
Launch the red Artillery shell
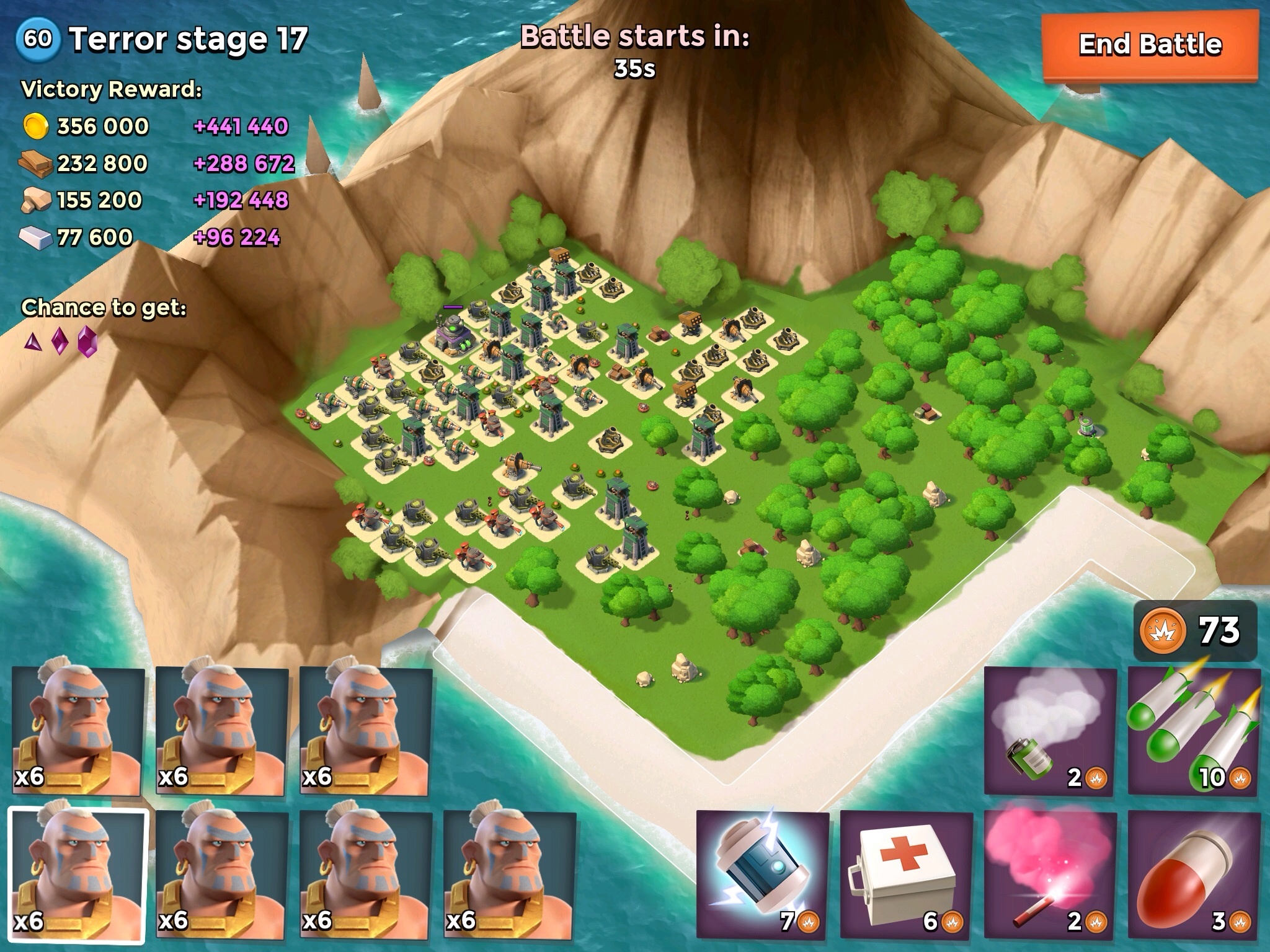[1194, 874]
